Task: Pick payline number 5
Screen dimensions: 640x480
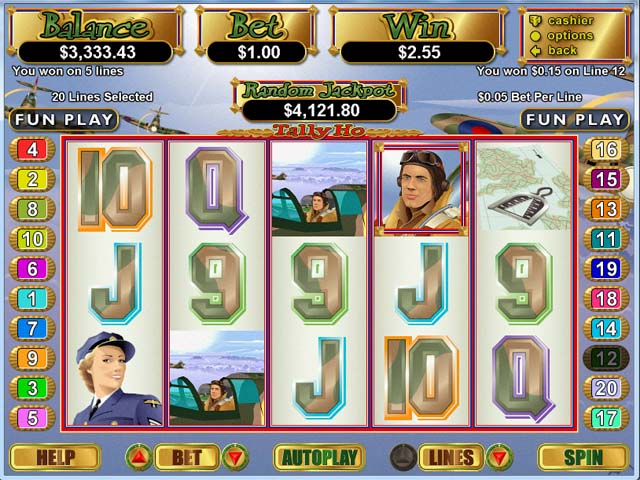Action: tap(32, 417)
